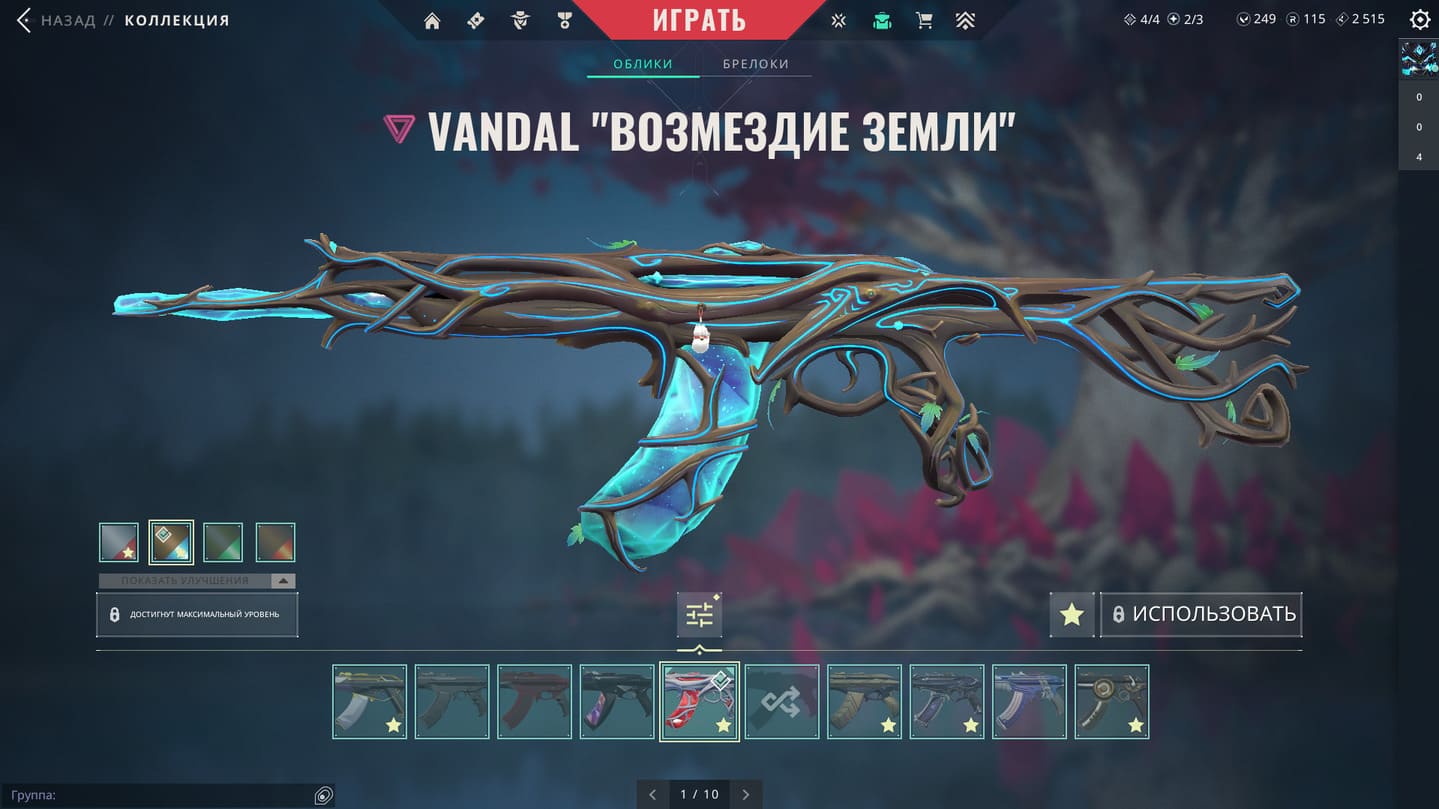Select the random shuffle skin tile

782,702
